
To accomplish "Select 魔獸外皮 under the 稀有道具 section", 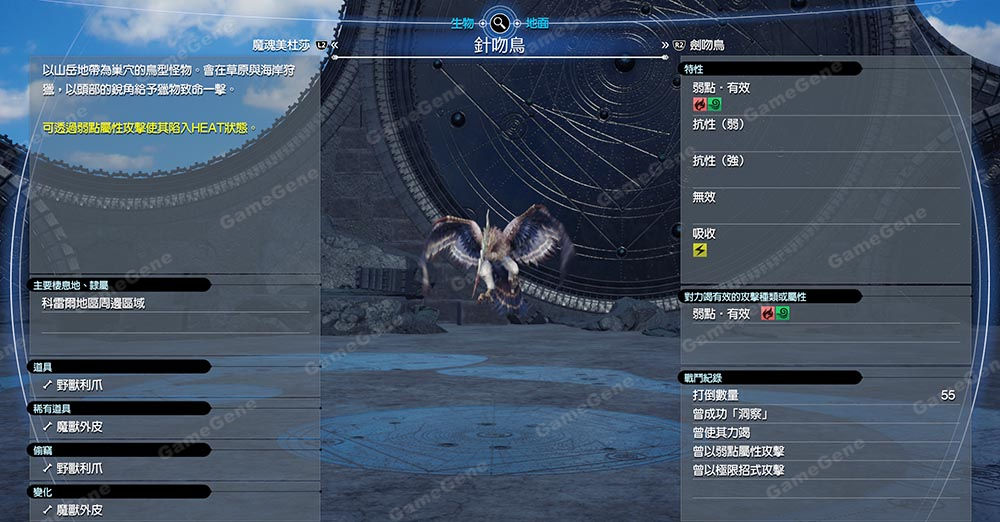I will 79,426.
